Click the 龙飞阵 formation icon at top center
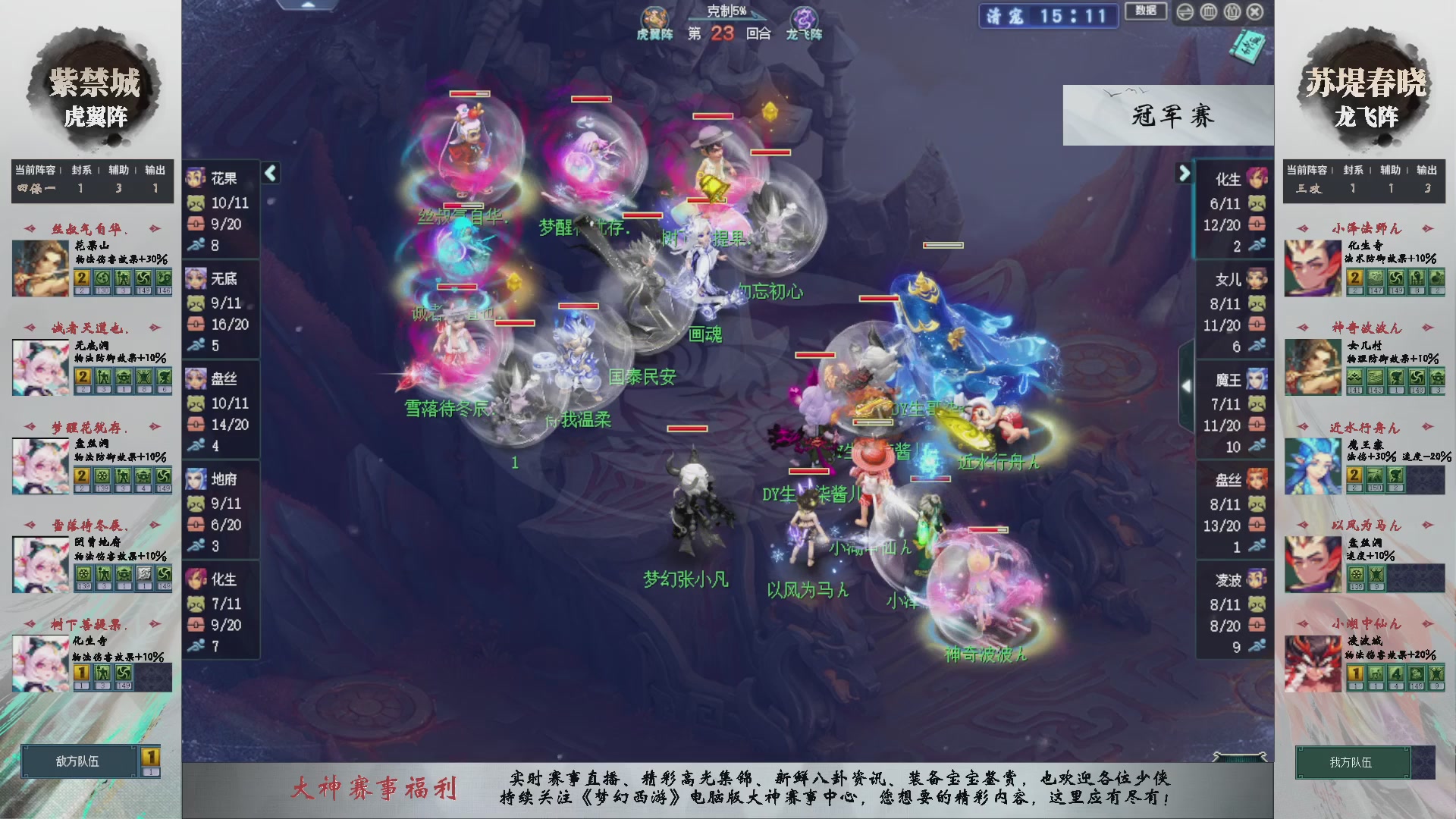This screenshot has width=1456, height=819. 804,17
